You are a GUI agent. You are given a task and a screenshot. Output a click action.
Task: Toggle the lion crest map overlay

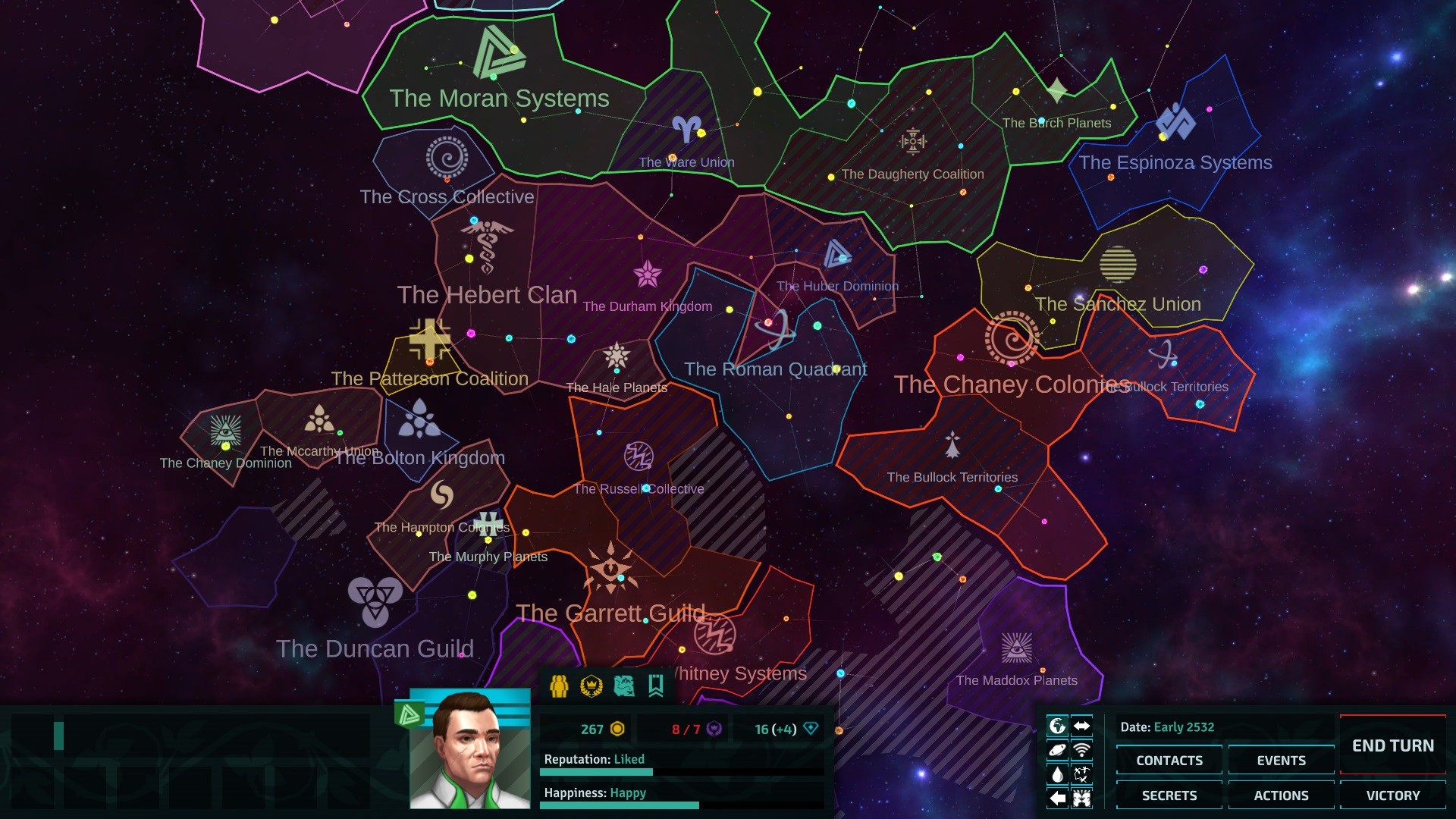1081,799
